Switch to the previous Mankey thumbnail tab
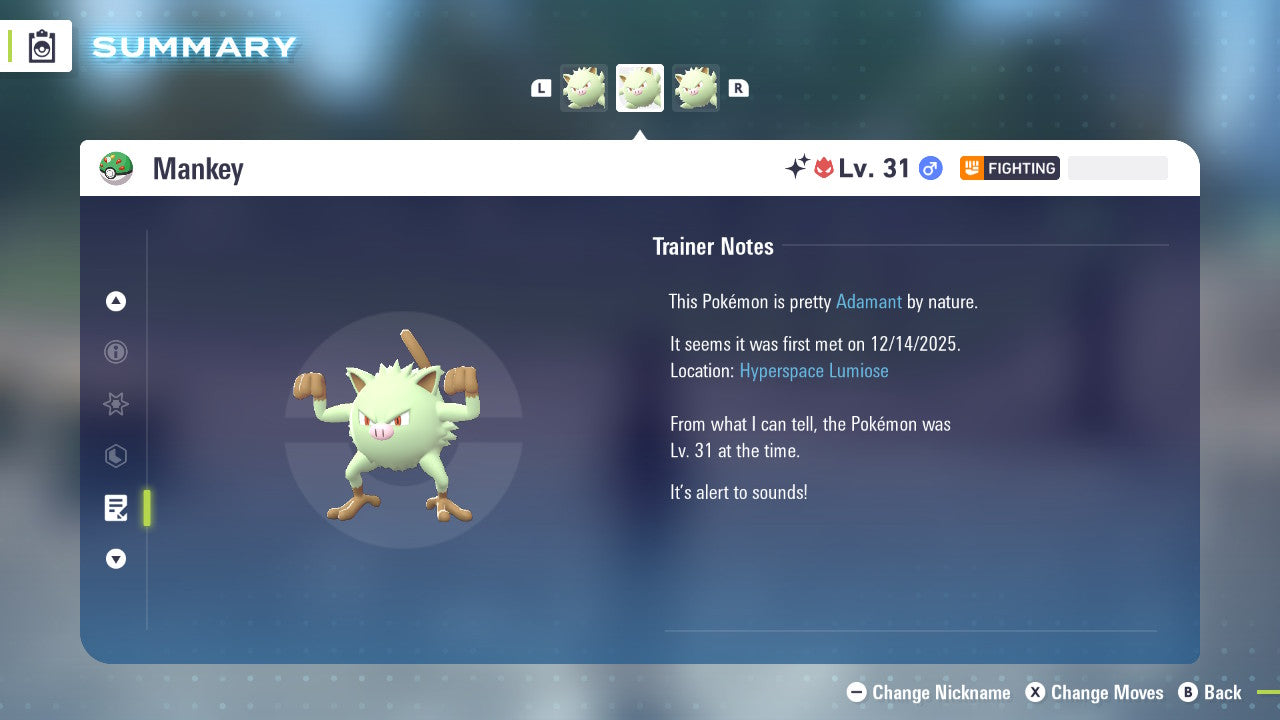Image resolution: width=1280 pixels, height=720 pixels. point(584,87)
